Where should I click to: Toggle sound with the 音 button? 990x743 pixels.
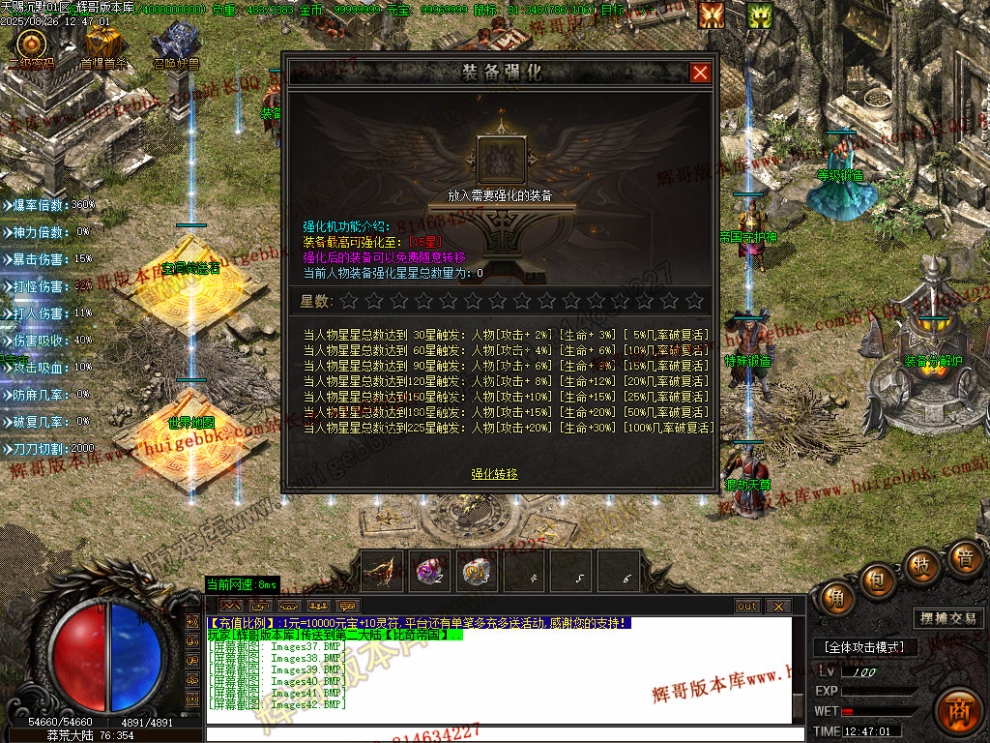pyautogui.click(x=965, y=559)
